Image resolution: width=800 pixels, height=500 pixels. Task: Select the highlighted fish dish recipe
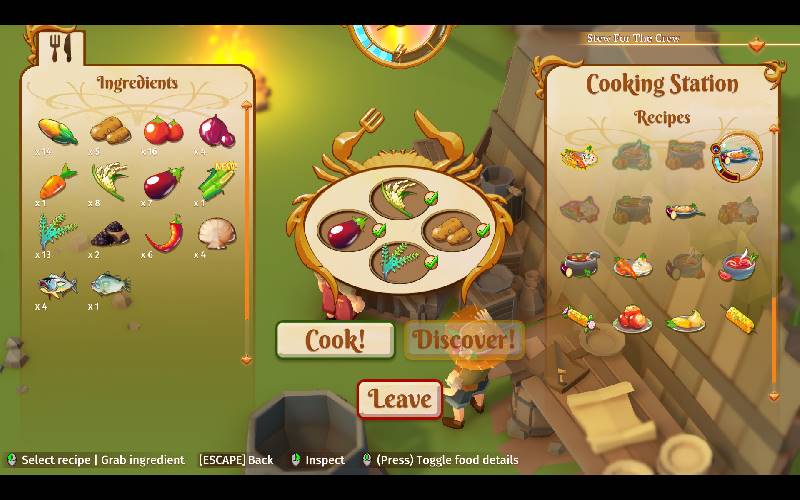737,155
